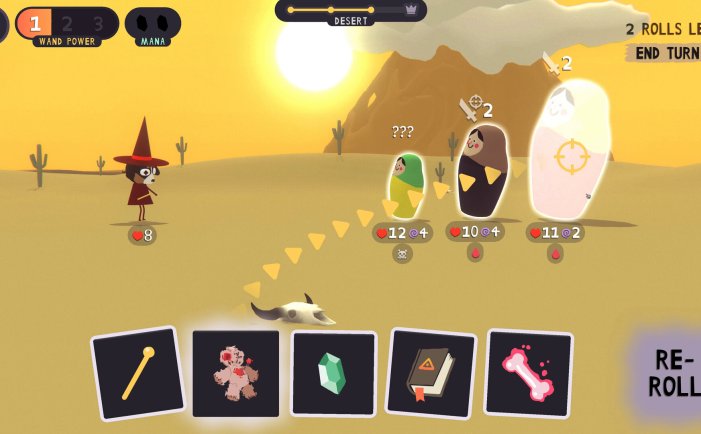Viewport: 701px width, 434px height.
Task: Click the Re-Roll button
Action: 672,373
